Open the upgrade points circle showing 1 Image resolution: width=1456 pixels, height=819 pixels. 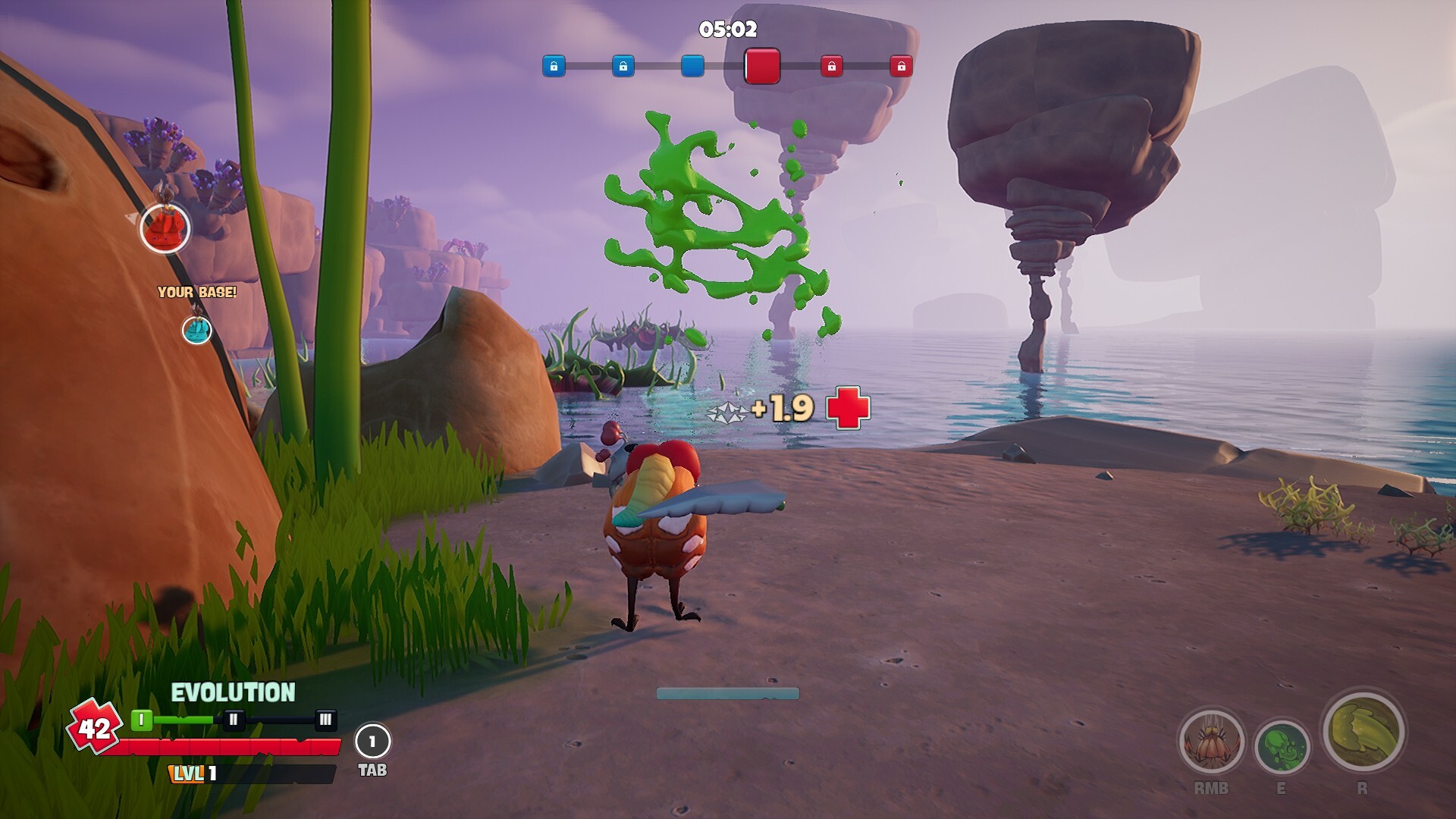[x=372, y=742]
